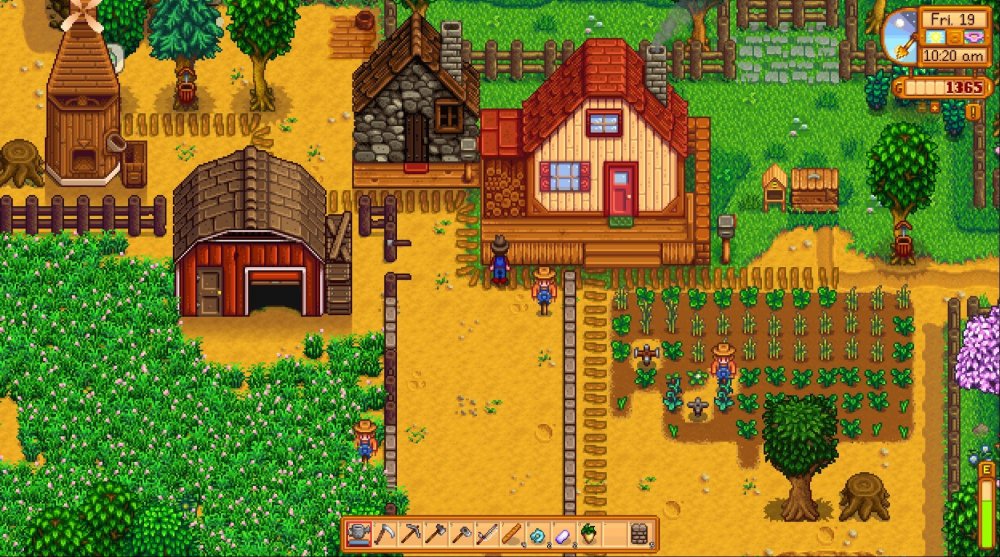Switch to the axe in the hotbar

tap(436, 533)
